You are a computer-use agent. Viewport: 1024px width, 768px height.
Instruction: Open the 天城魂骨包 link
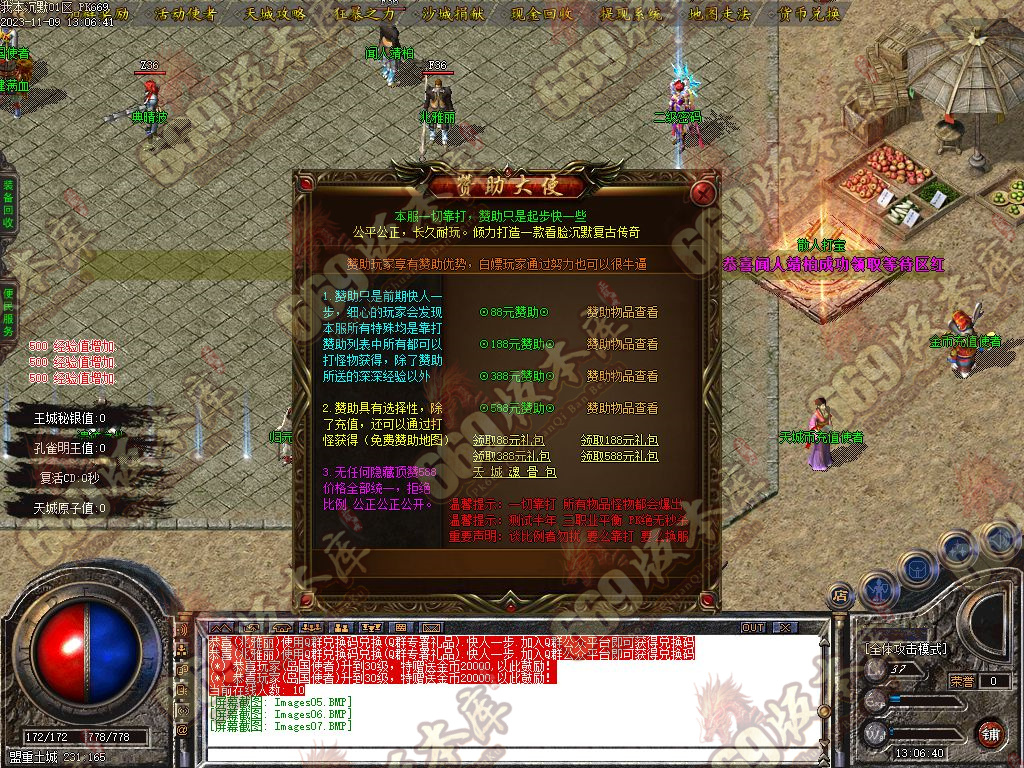click(514, 472)
